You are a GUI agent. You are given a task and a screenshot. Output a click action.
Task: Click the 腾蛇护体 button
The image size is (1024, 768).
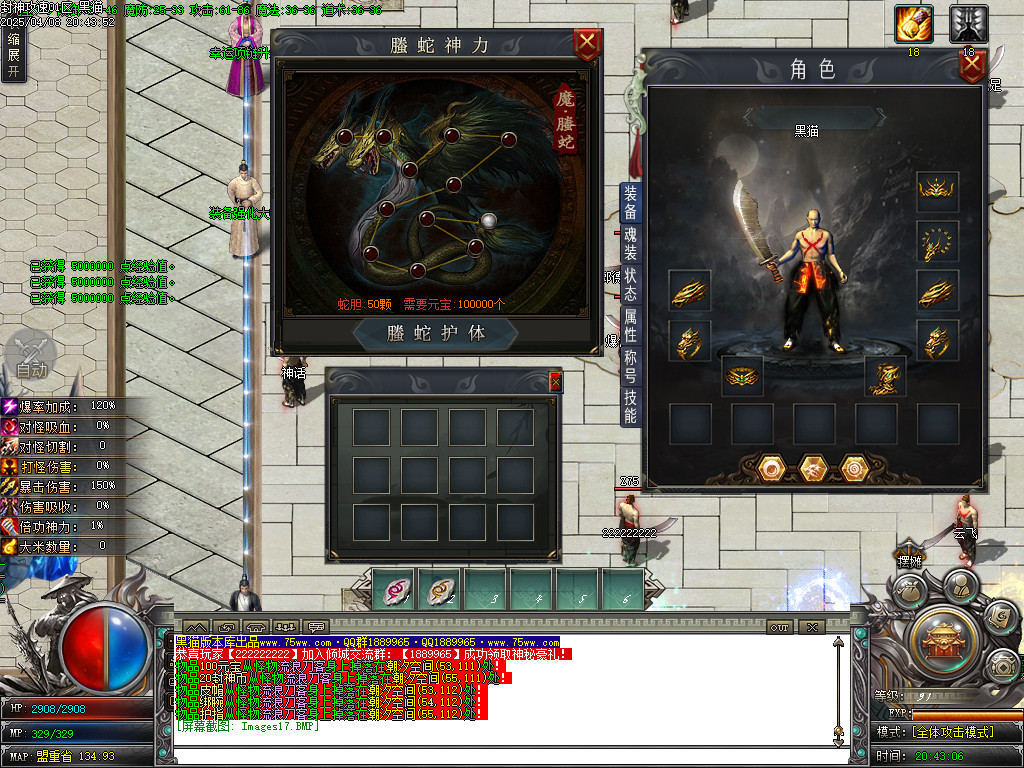coord(437,333)
